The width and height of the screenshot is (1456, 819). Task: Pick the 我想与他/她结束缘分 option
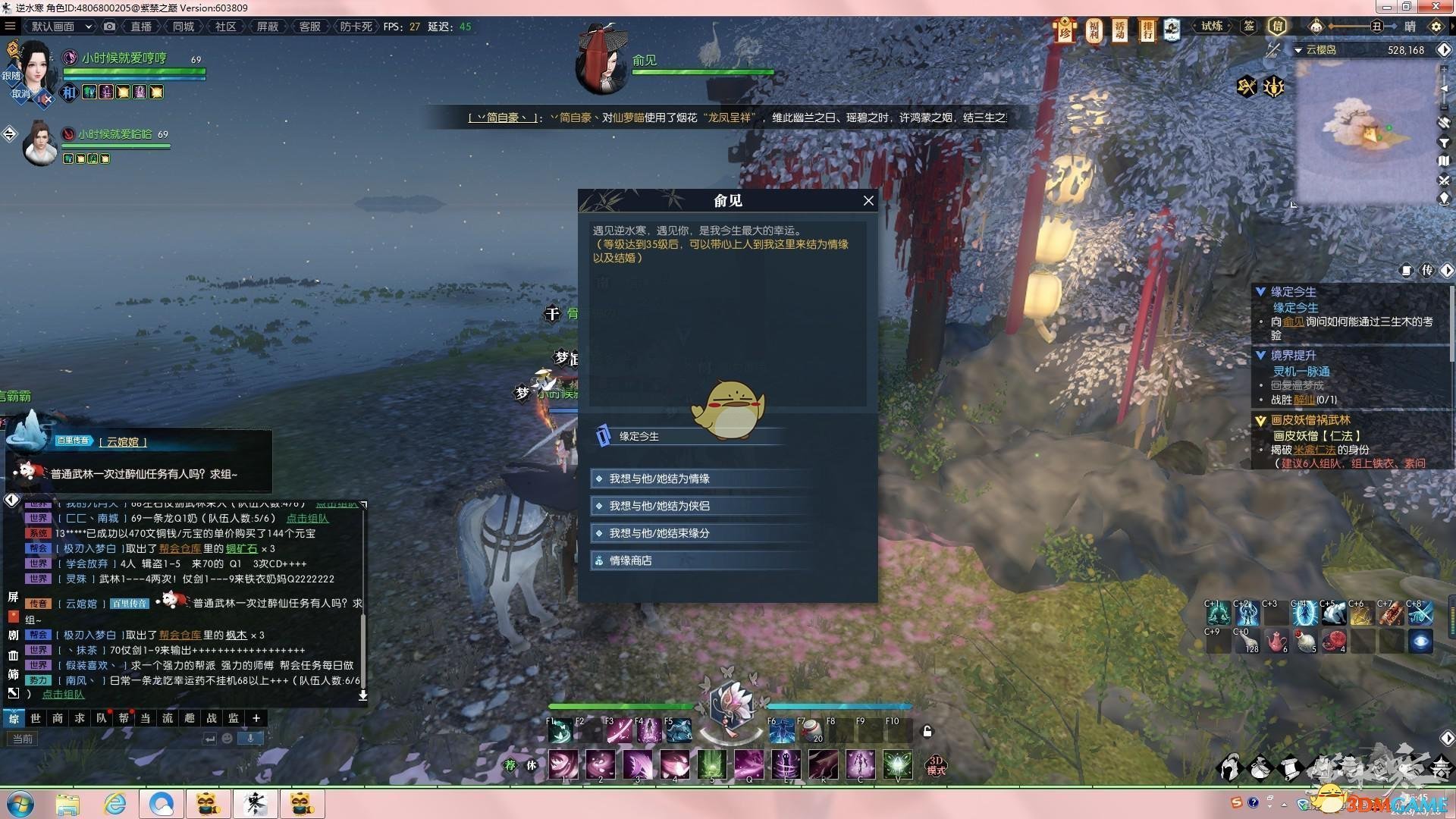tap(659, 533)
